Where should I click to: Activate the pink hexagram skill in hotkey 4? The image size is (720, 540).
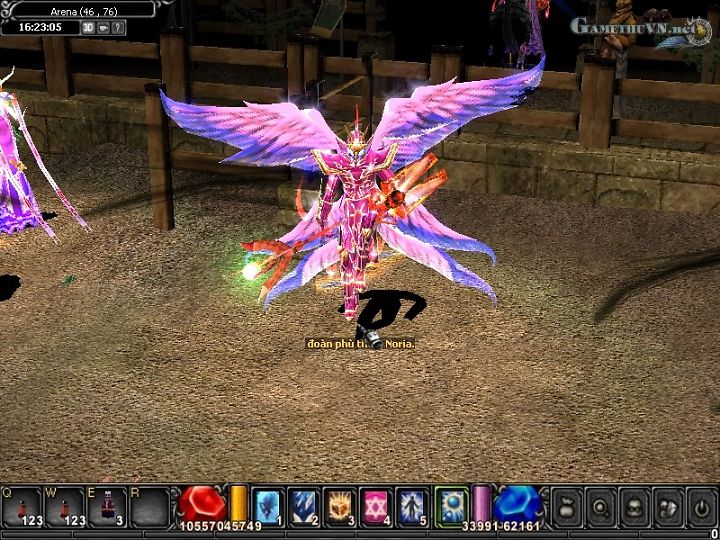pyautogui.click(x=376, y=505)
